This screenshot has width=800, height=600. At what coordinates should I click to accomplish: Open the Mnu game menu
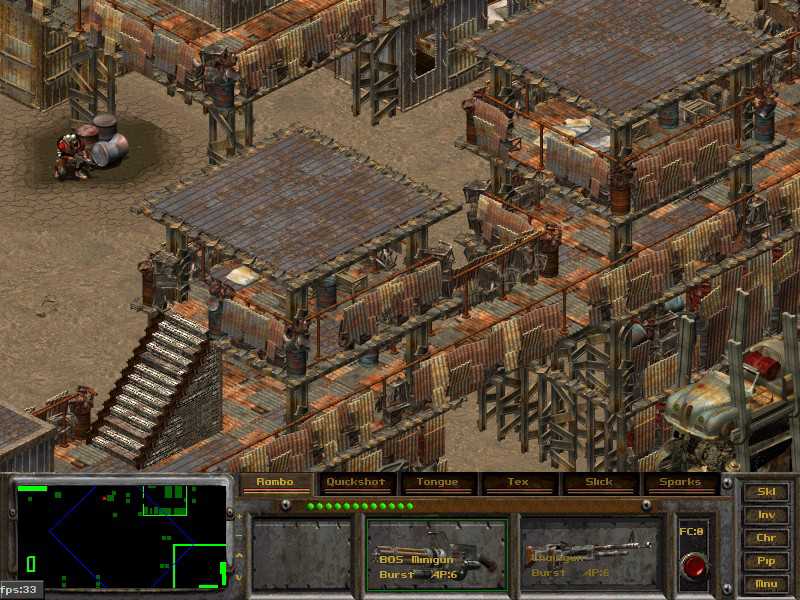766,584
